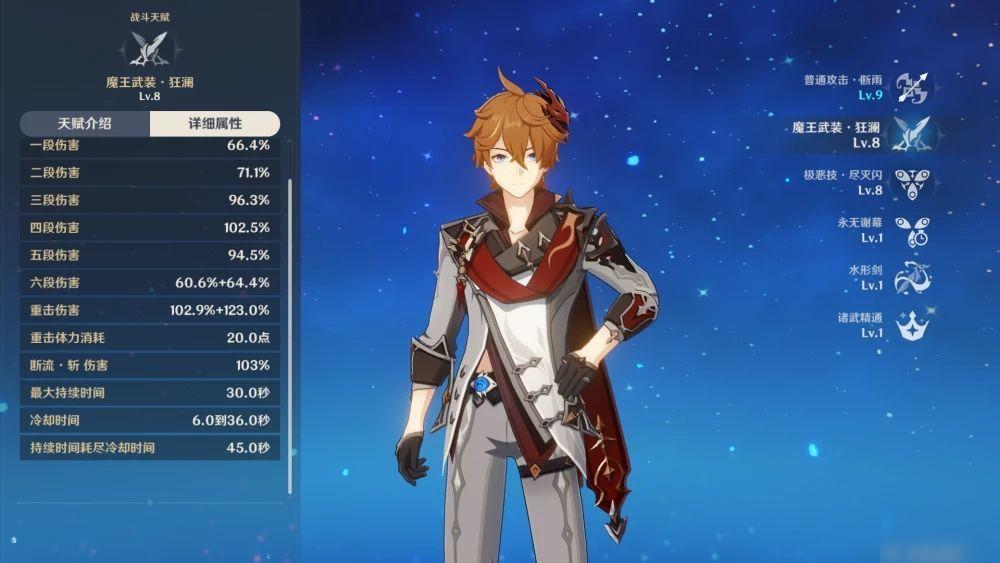Select the 详细属性 tab
Screen dimensions: 1000x563
coord(215,124)
